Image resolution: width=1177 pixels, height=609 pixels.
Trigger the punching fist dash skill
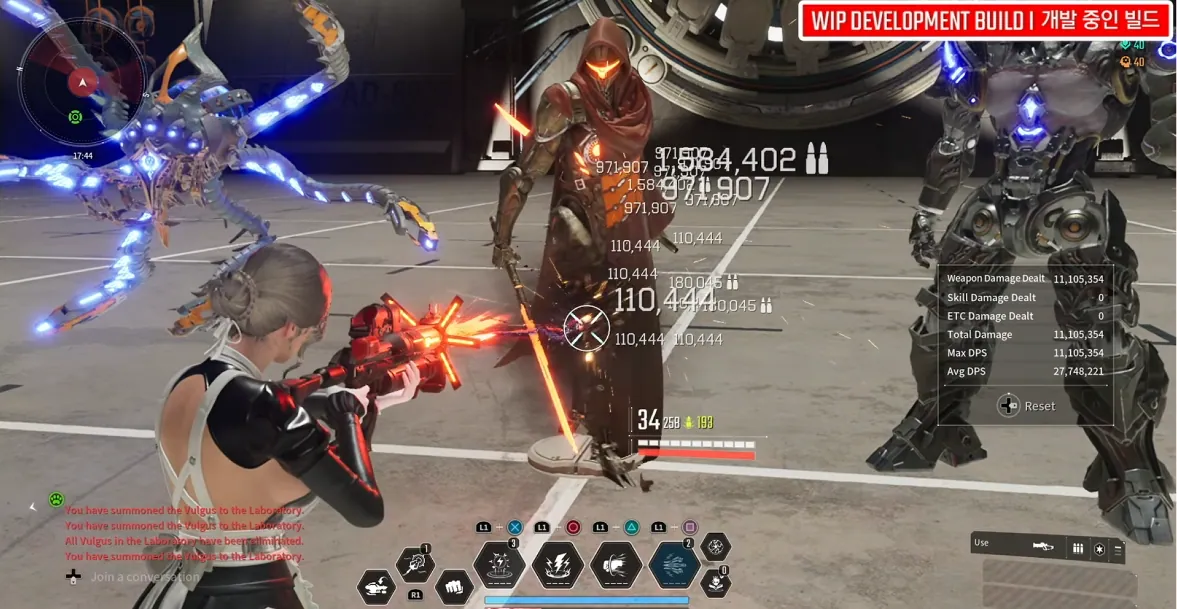616,565
